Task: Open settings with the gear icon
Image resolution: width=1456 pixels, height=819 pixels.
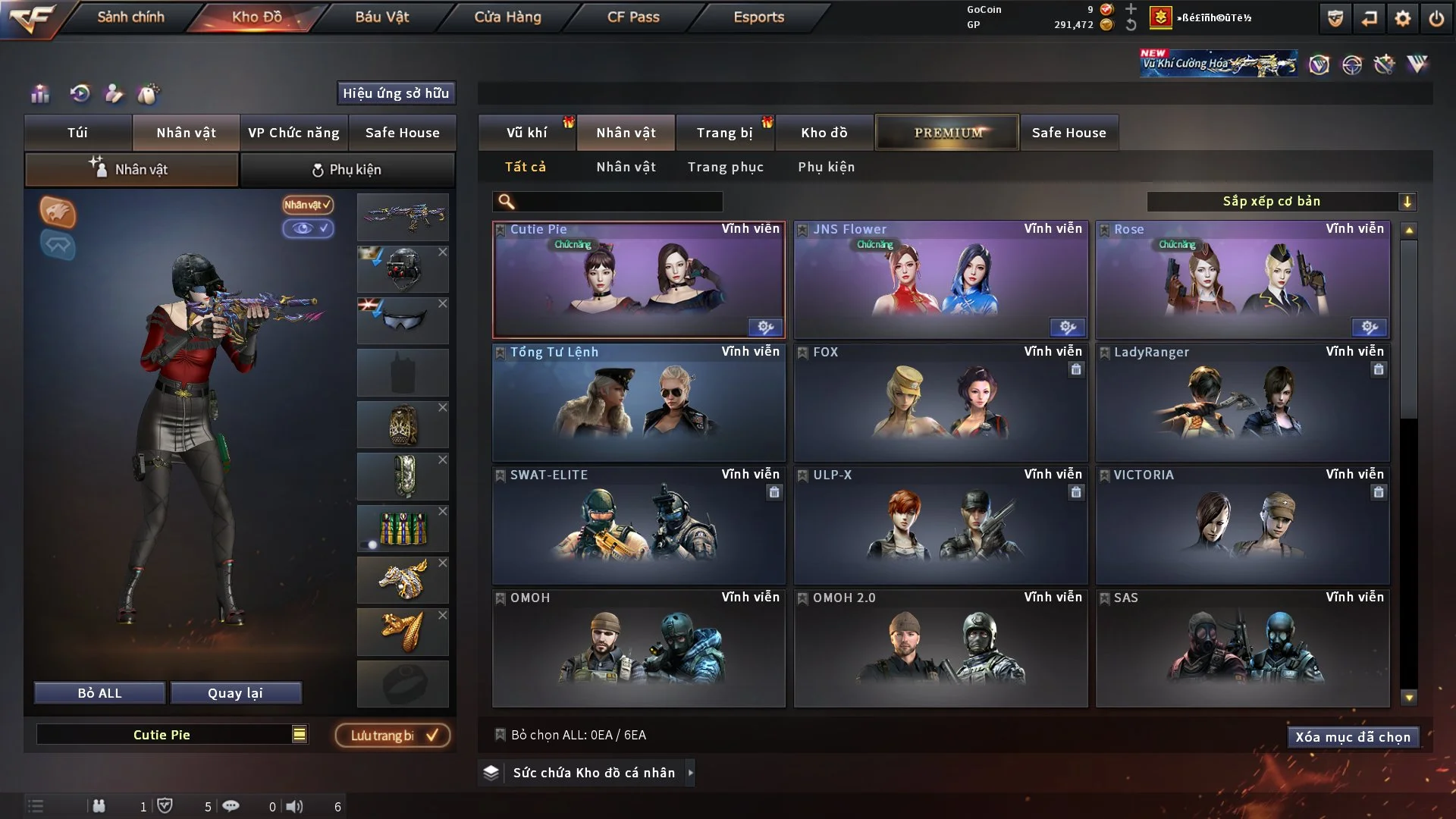Action: tap(1402, 18)
